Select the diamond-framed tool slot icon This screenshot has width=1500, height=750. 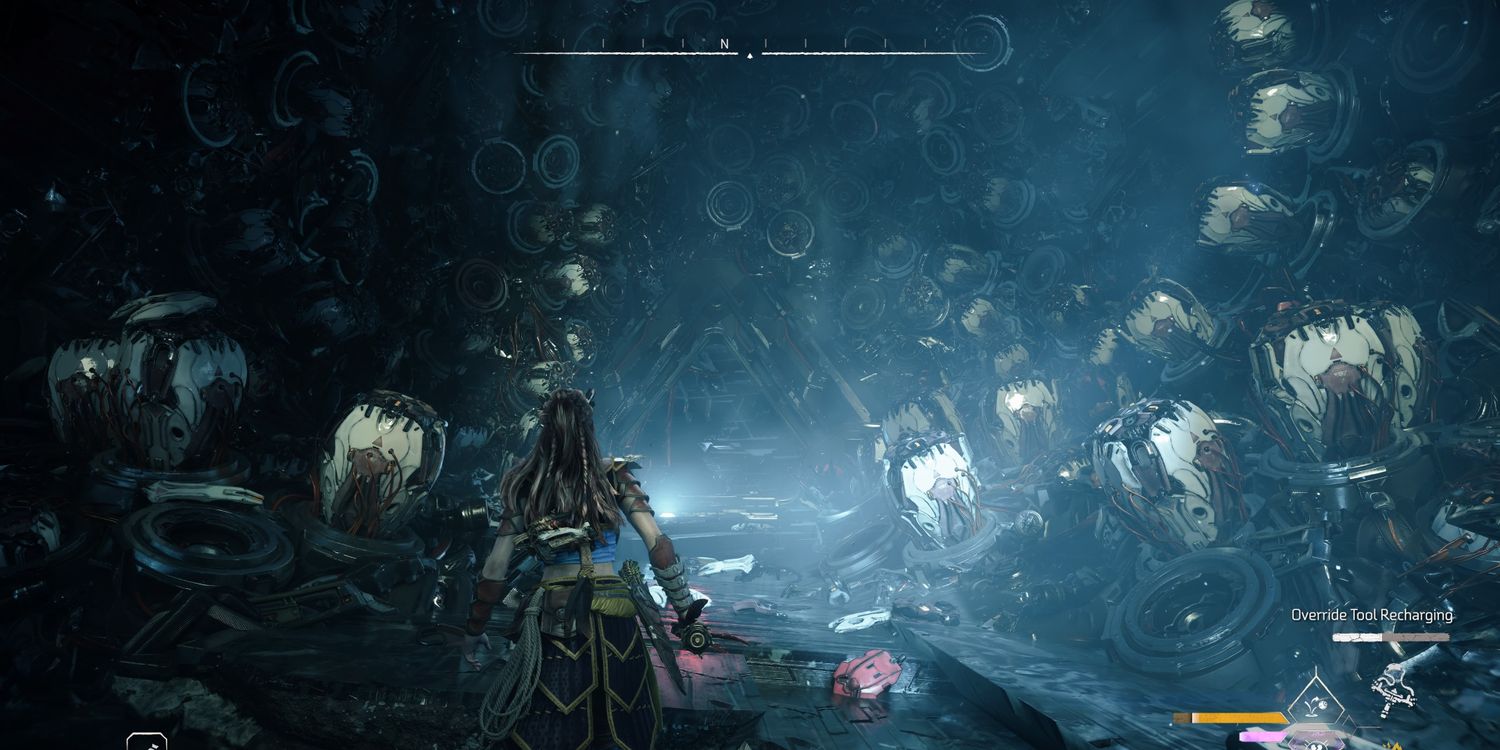(x=1318, y=701)
